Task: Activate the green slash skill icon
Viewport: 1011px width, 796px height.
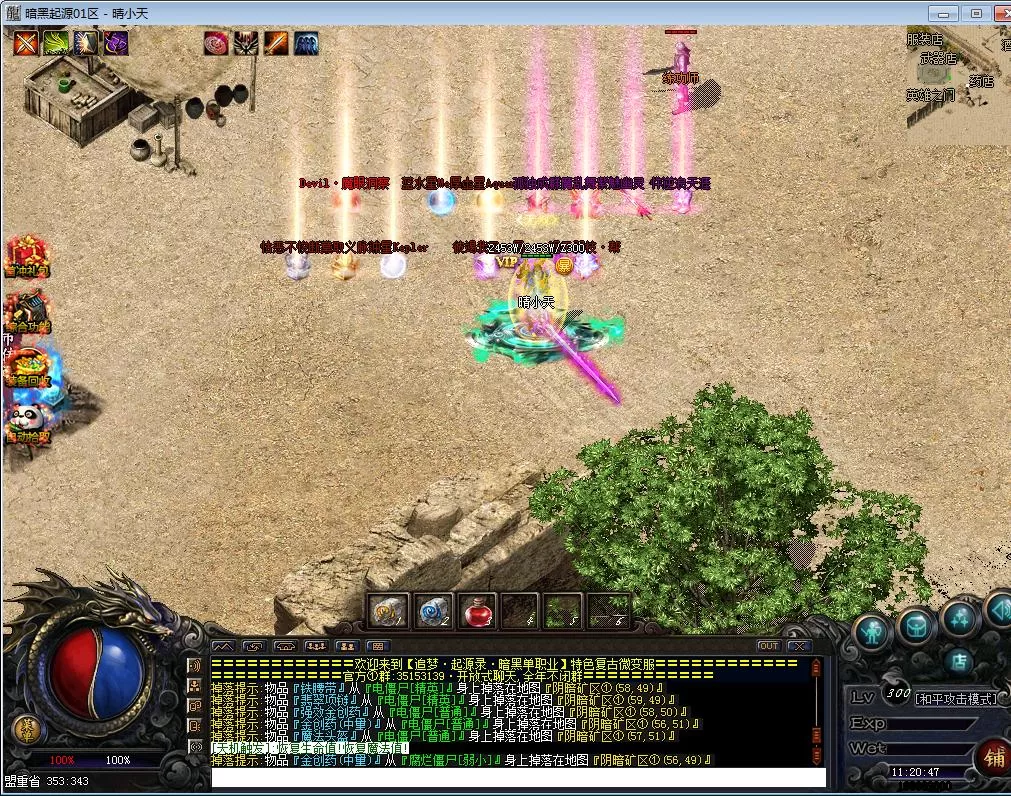Action: click(x=56, y=43)
